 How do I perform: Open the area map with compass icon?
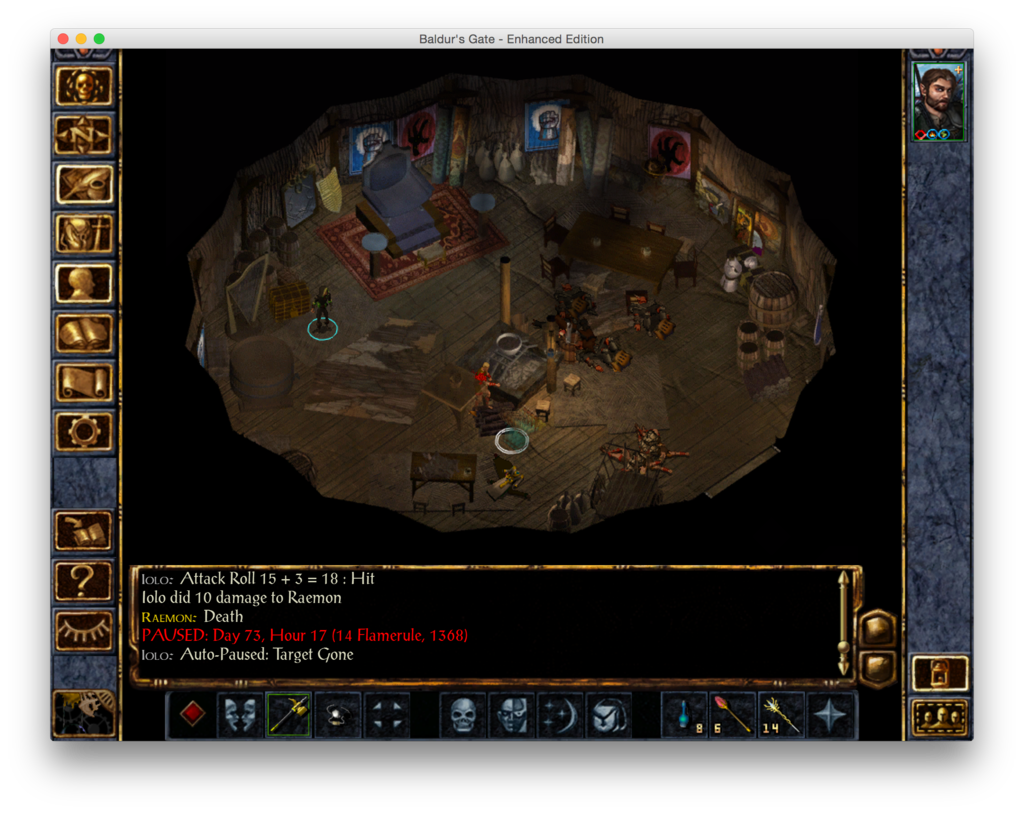point(84,135)
